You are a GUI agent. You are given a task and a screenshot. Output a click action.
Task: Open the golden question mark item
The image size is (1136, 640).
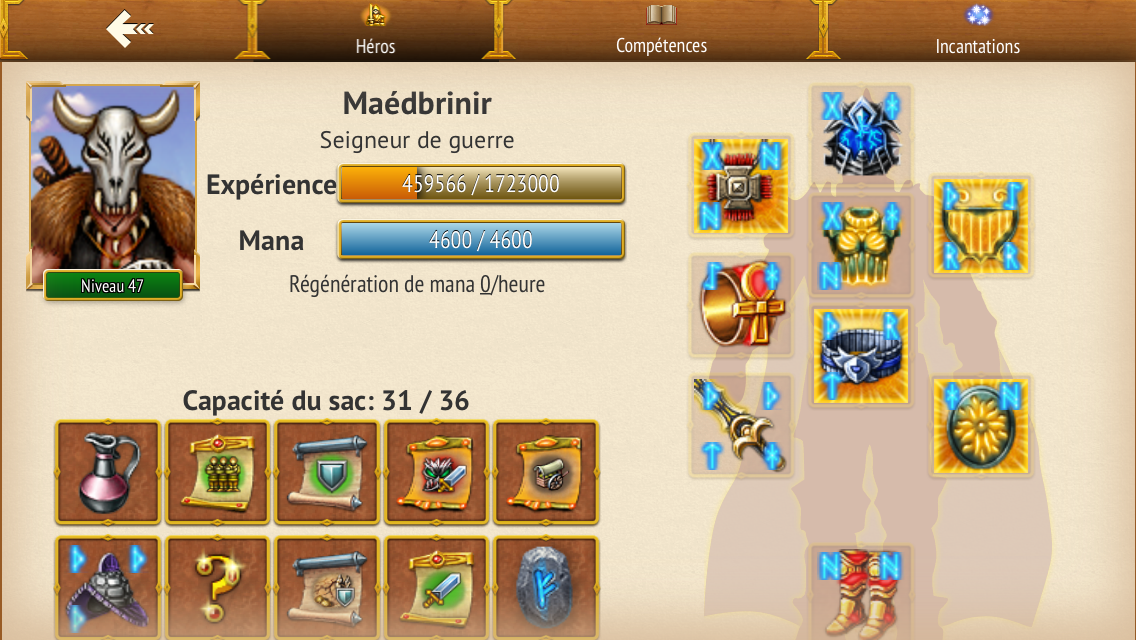[x=218, y=588]
